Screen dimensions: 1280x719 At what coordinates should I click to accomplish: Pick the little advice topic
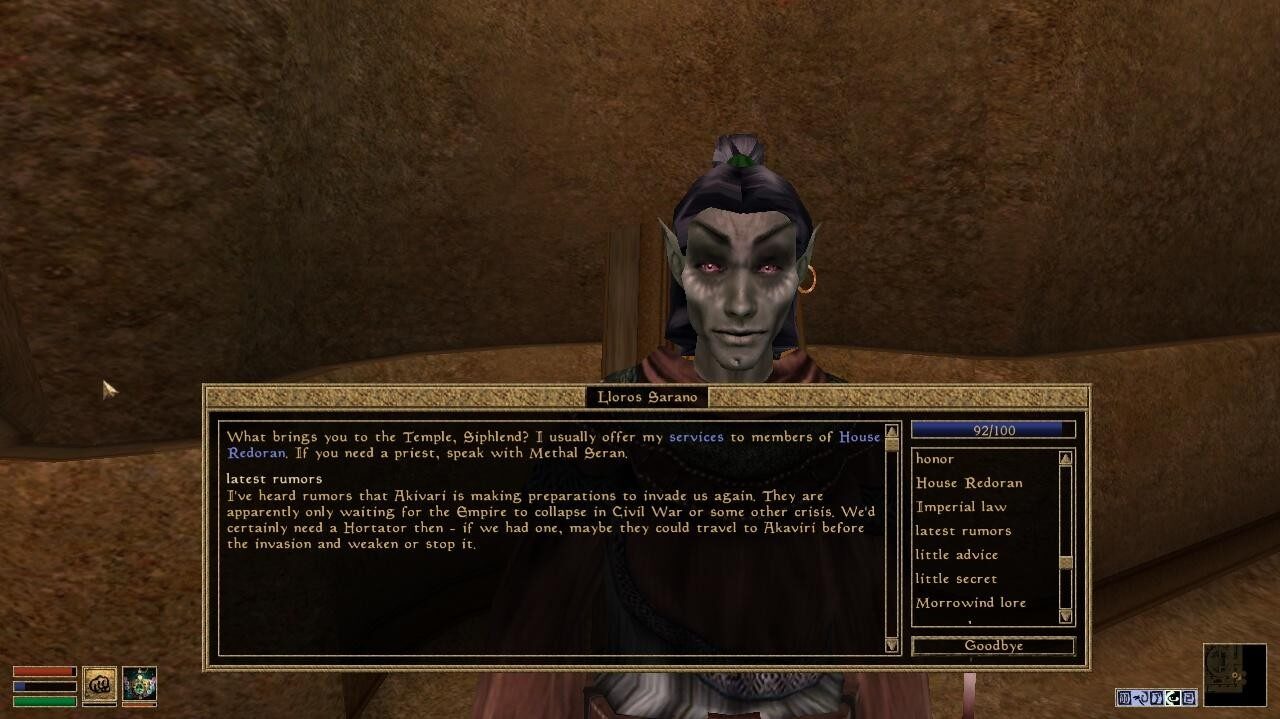pos(956,555)
